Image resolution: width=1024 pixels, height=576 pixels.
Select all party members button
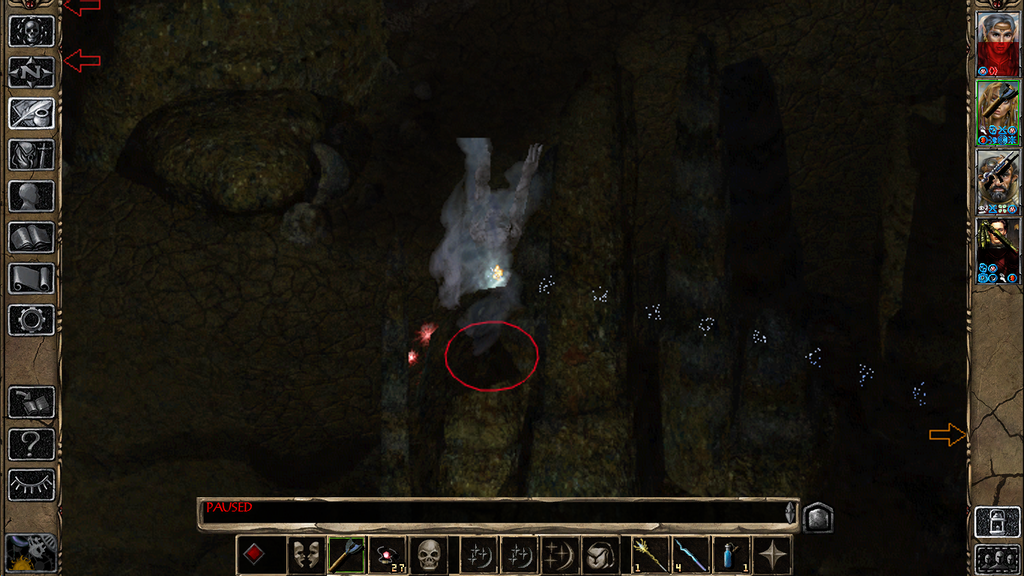[x=997, y=558]
